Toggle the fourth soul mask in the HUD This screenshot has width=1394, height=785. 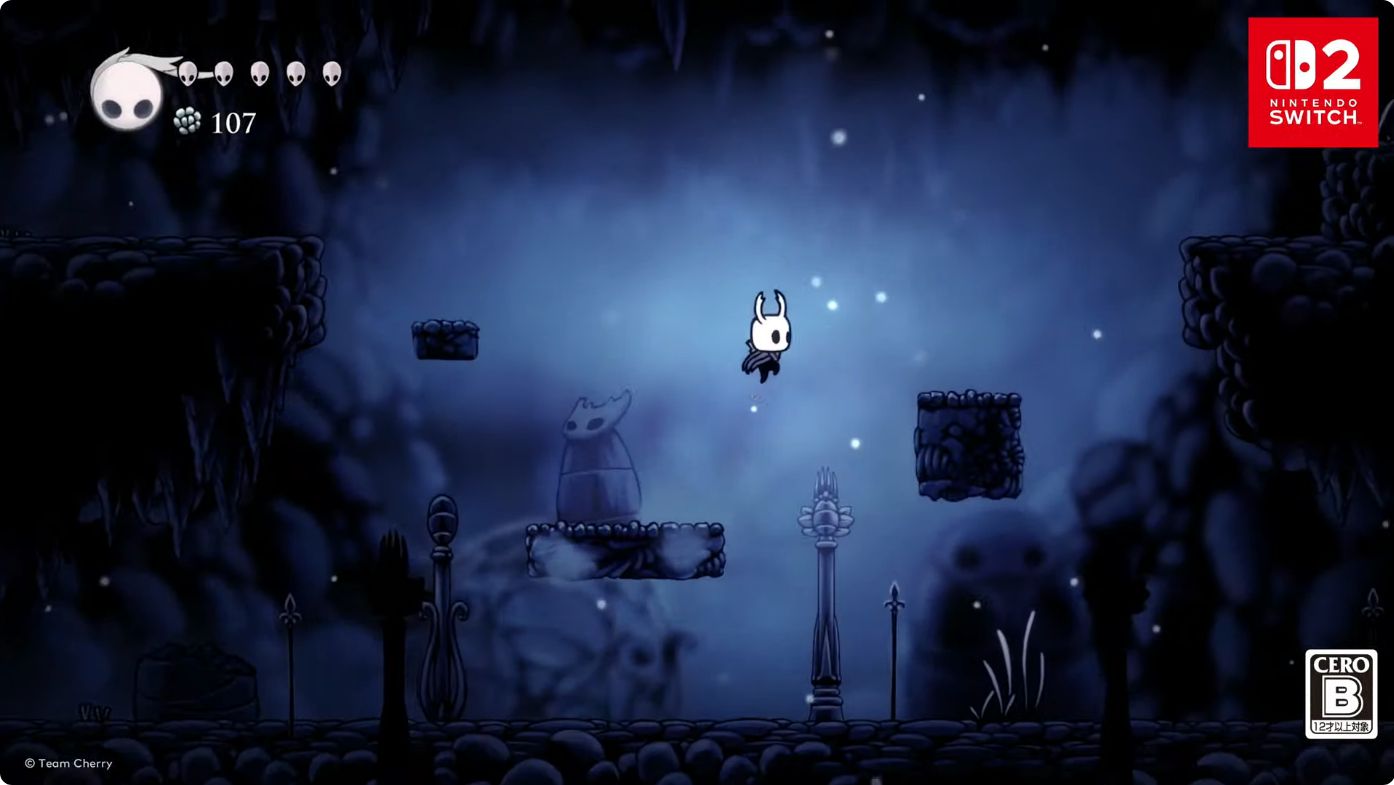coord(295,72)
